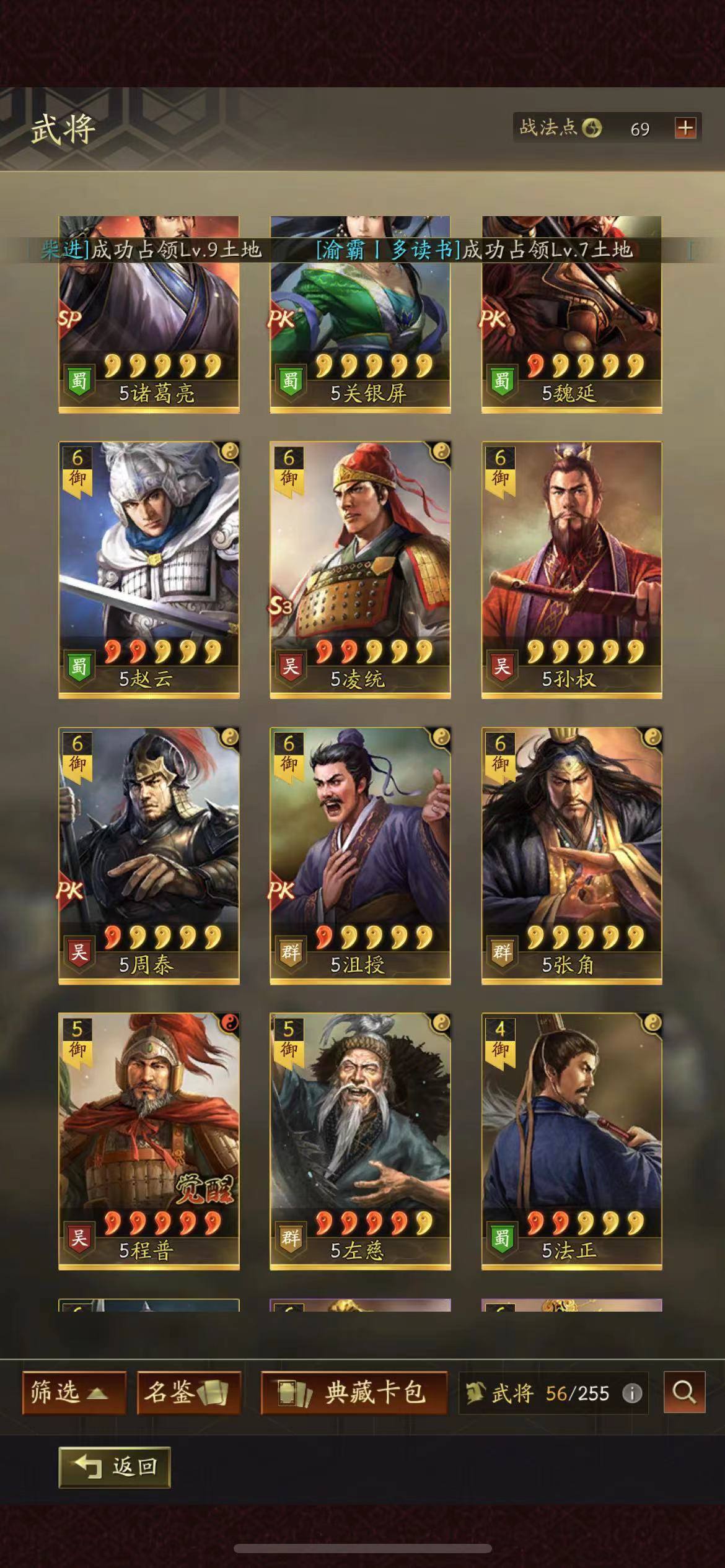725x1568 pixels.
Task: Select the 沮授 general card
Action: pyautogui.click(x=360, y=855)
